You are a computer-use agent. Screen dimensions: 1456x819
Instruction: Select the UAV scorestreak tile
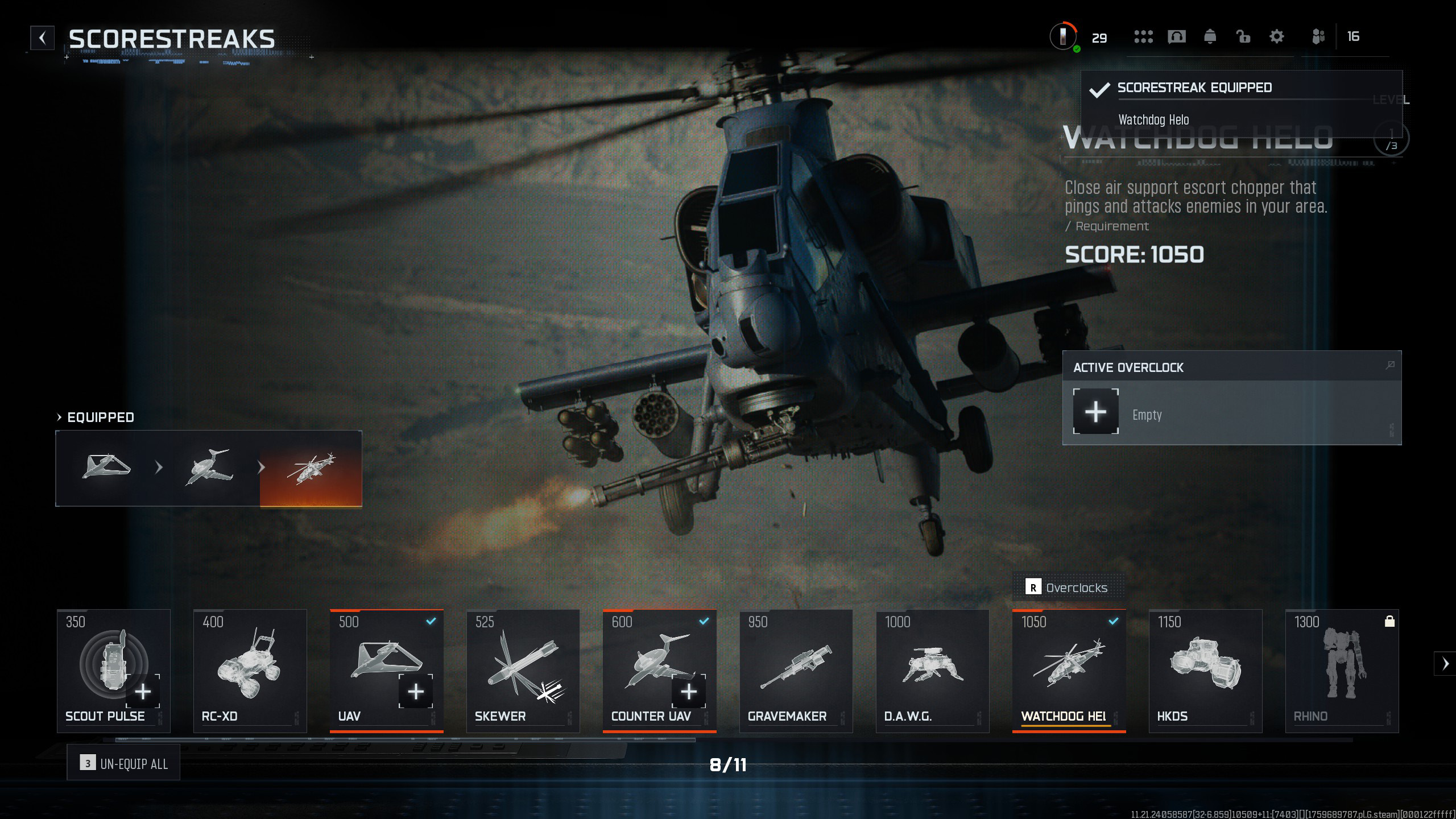[386, 670]
